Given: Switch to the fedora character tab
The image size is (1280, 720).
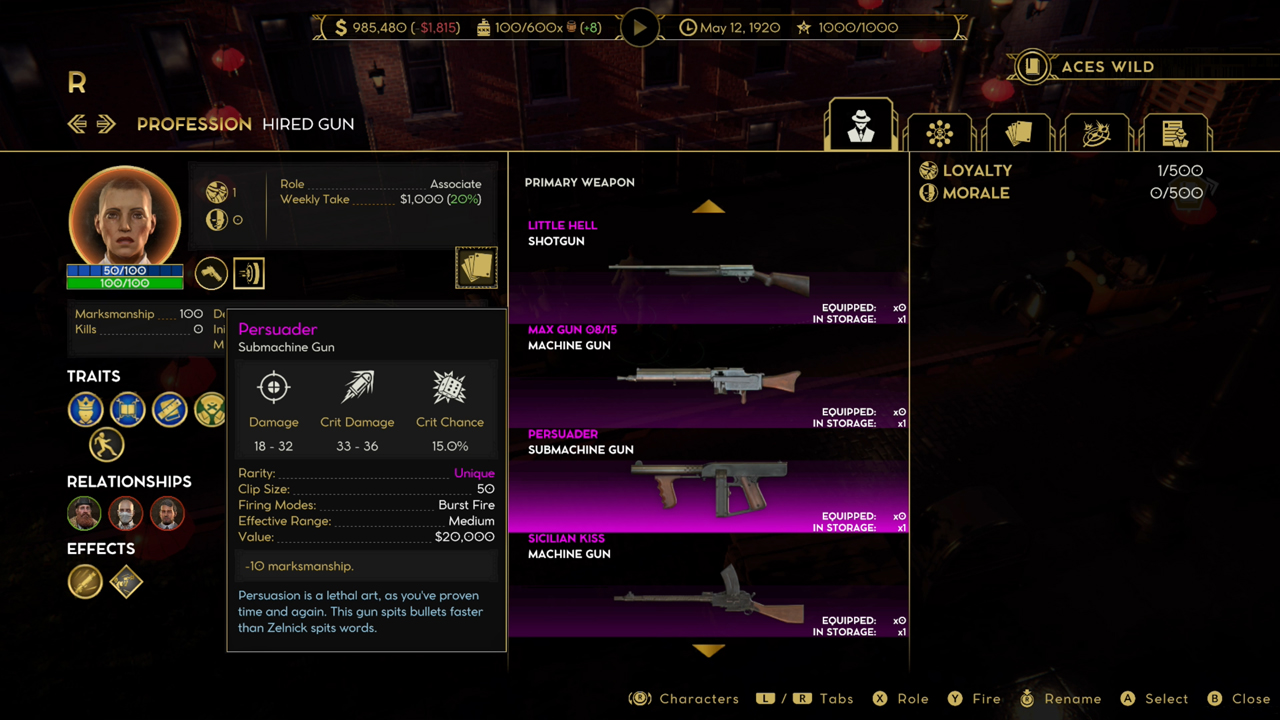Looking at the screenshot, I should click(860, 124).
